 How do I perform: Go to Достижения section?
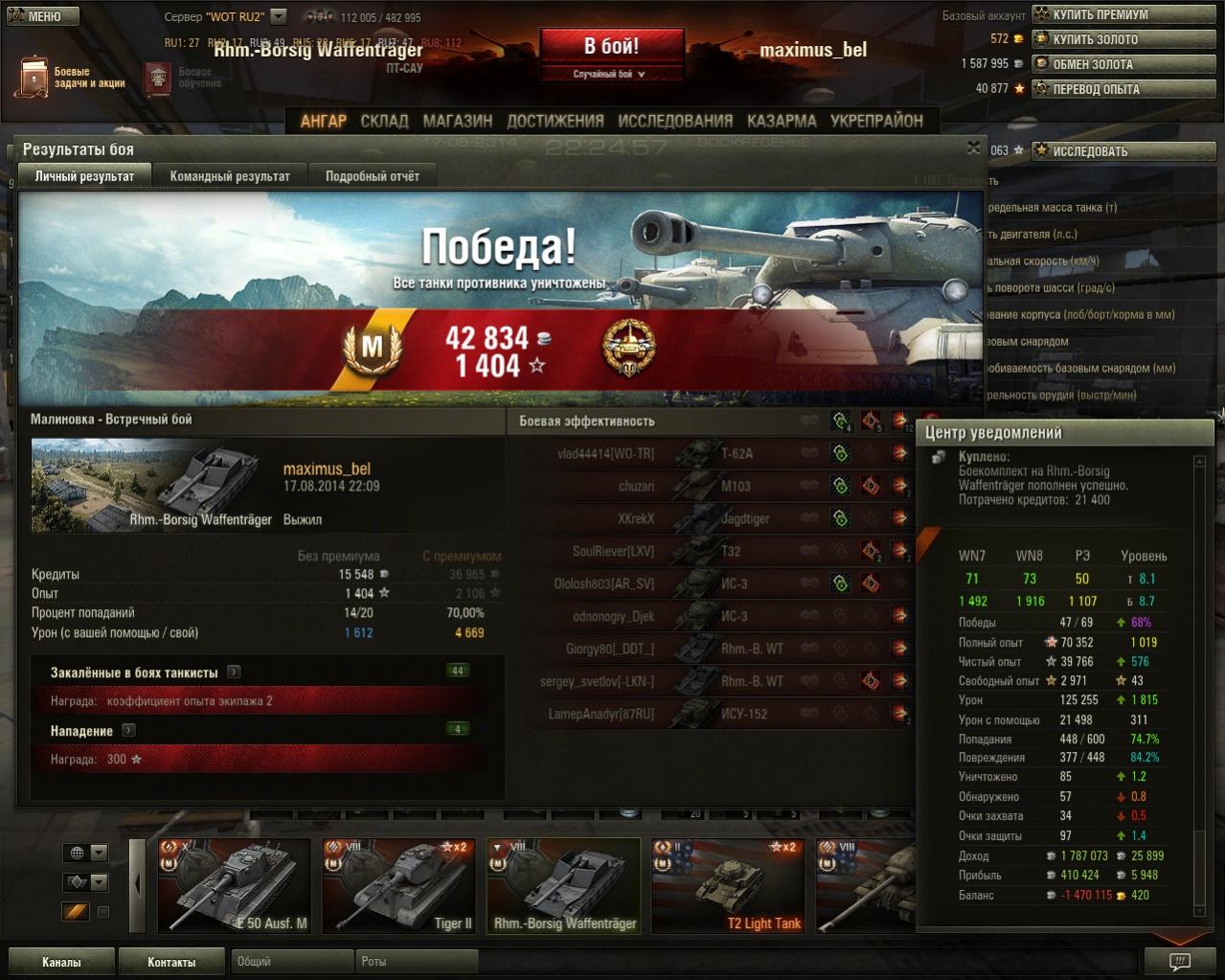(x=556, y=121)
